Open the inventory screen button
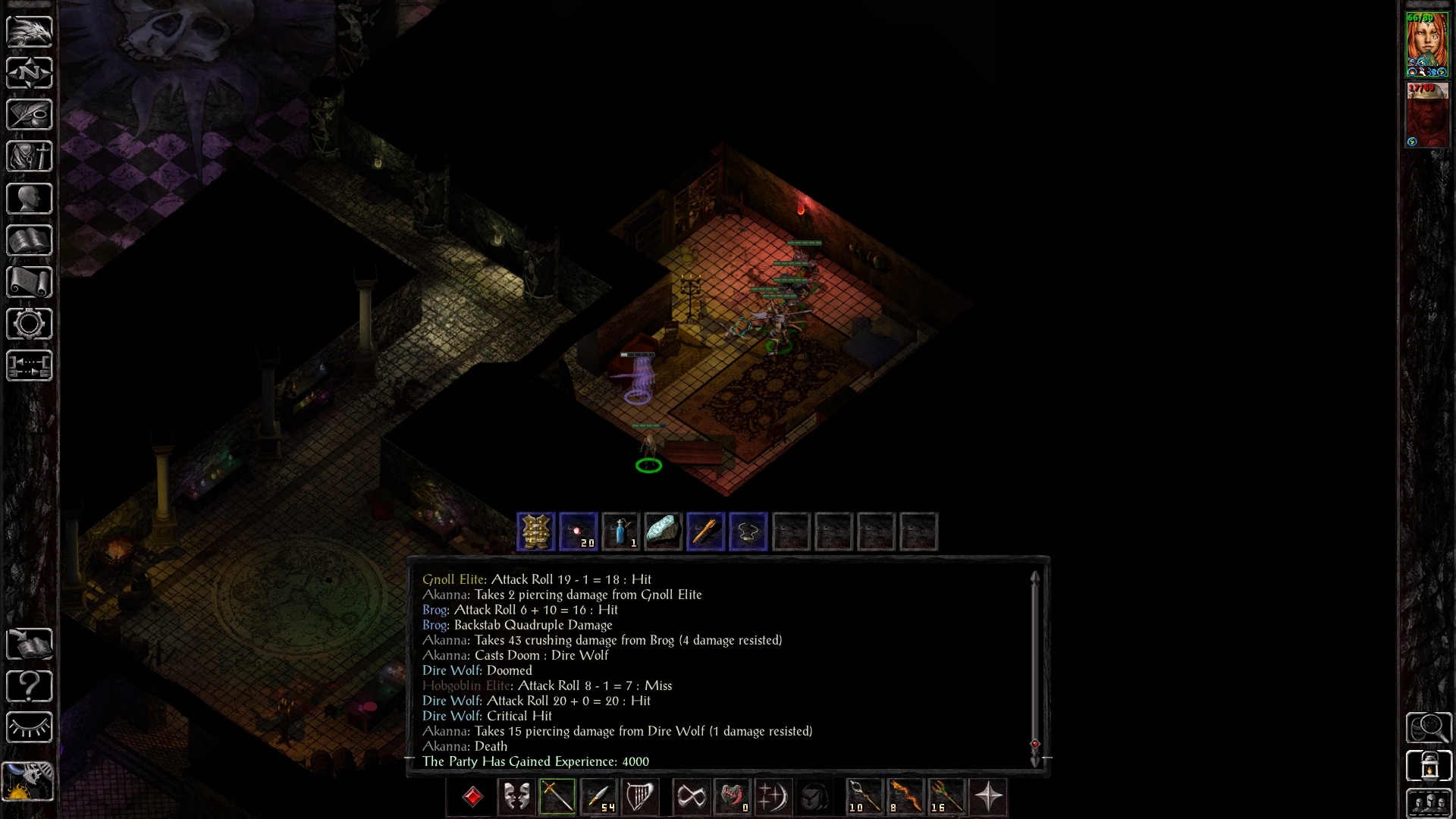The image size is (1456, 819). (30, 157)
